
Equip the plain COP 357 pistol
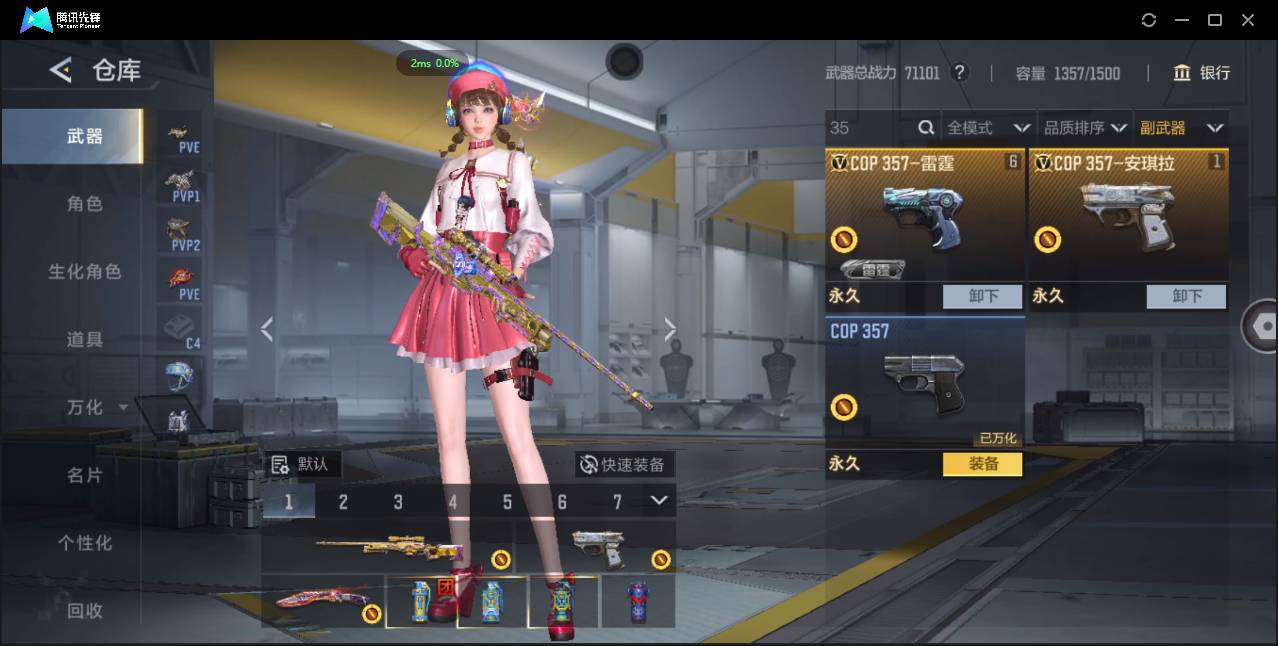[x=982, y=464]
